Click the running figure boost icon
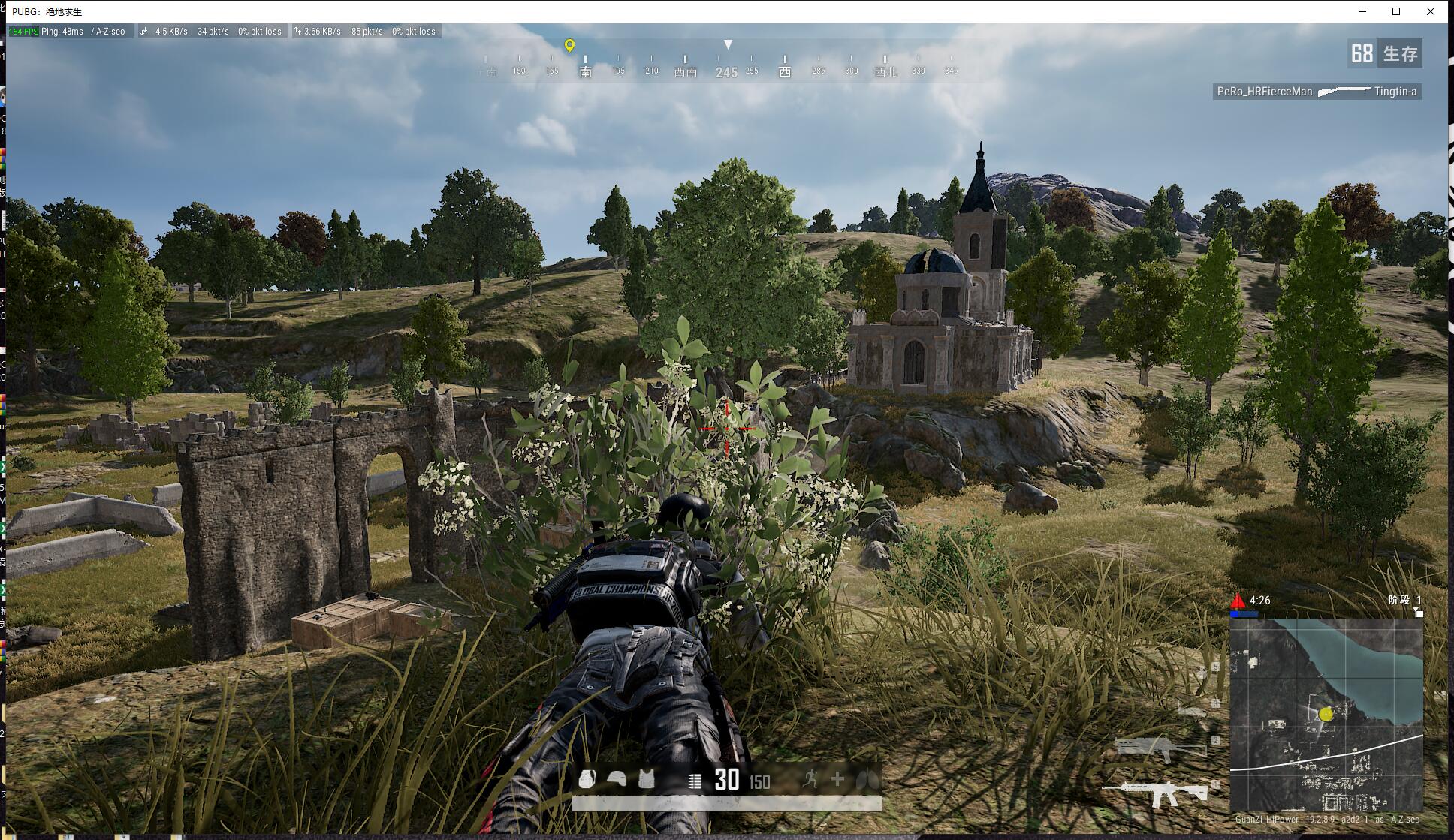The height and width of the screenshot is (840, 1454). [x=810, y=779]
